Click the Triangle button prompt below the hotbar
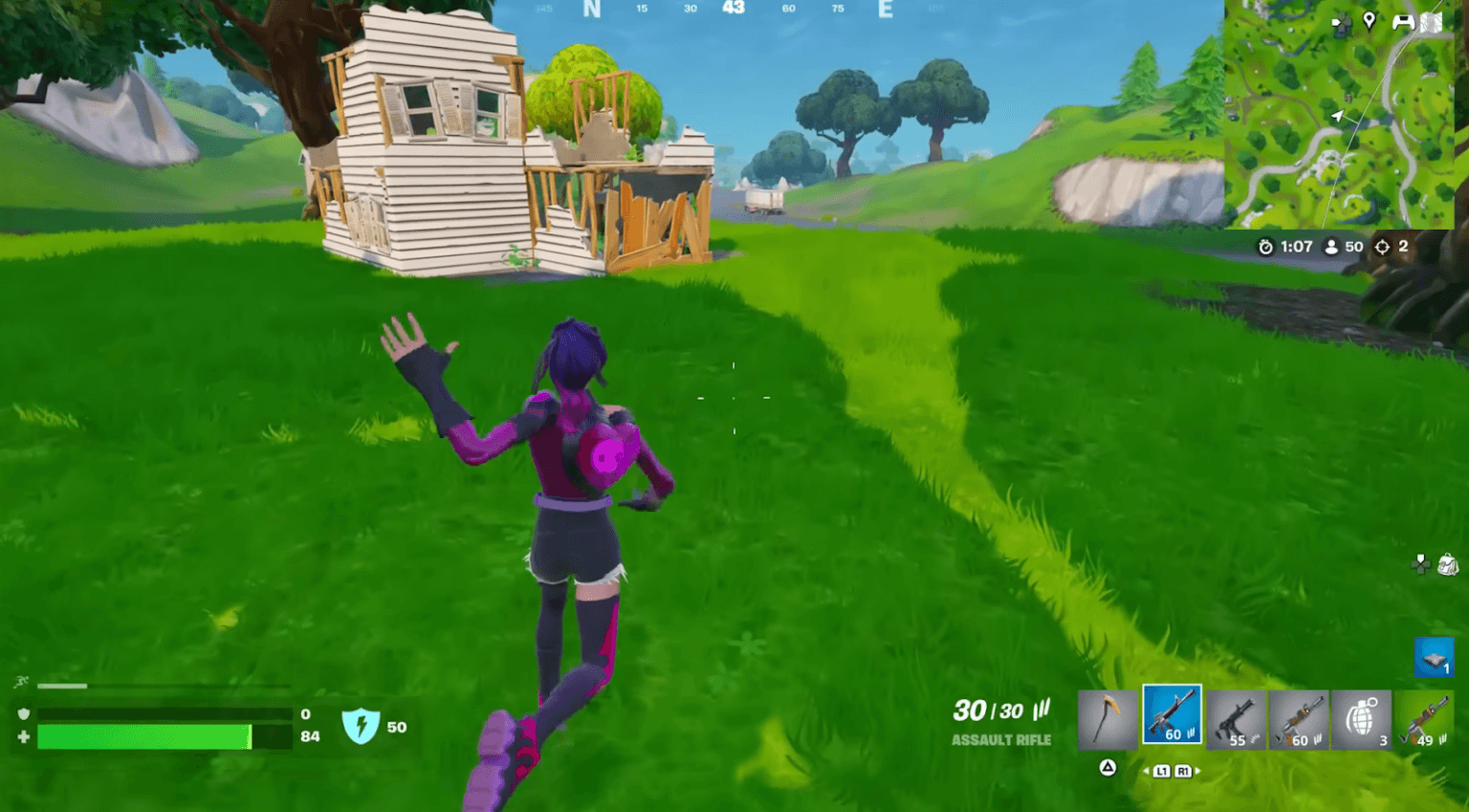Screen dimensions: 1469x812 1108,768
